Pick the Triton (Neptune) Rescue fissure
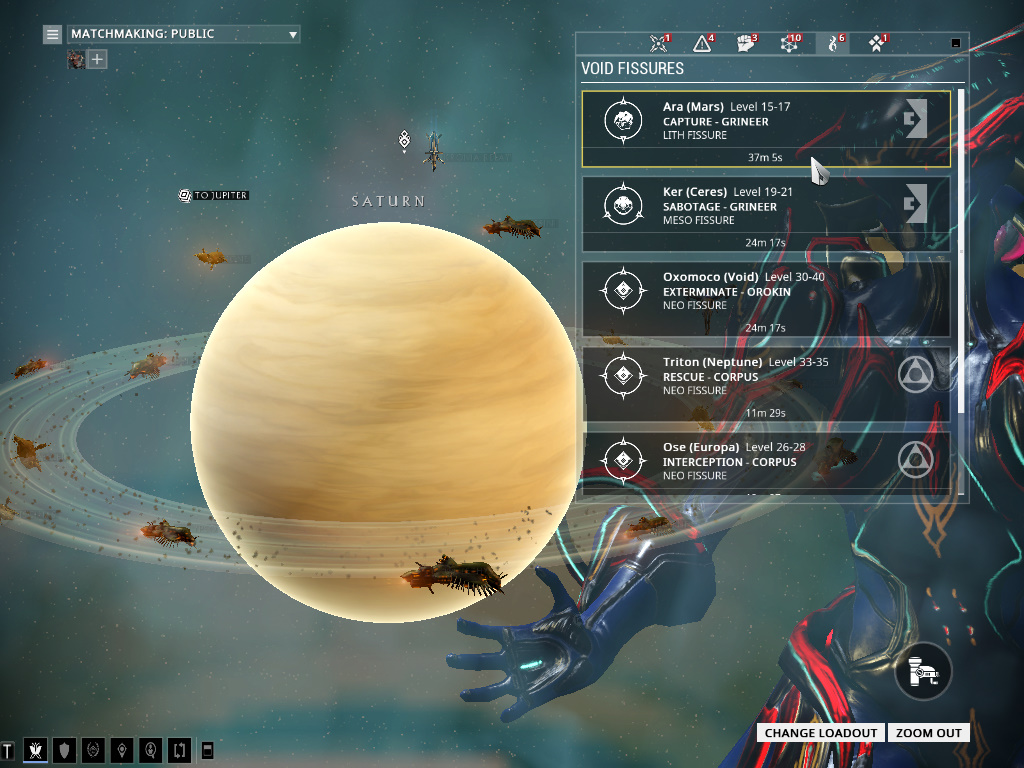The height and width of the screenshot is (768, 1024). point(765,383)
